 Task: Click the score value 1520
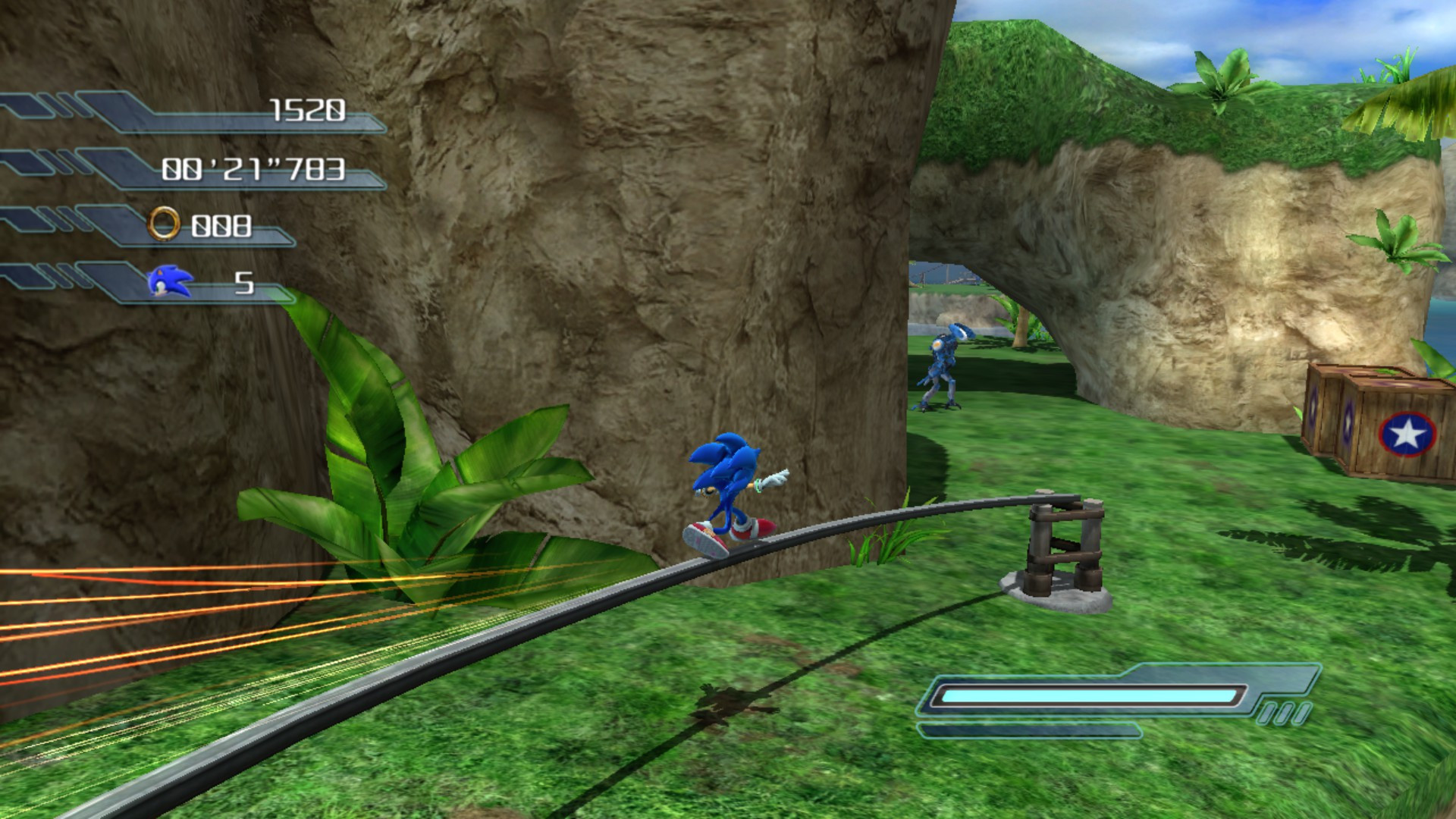tap(309, 110)
